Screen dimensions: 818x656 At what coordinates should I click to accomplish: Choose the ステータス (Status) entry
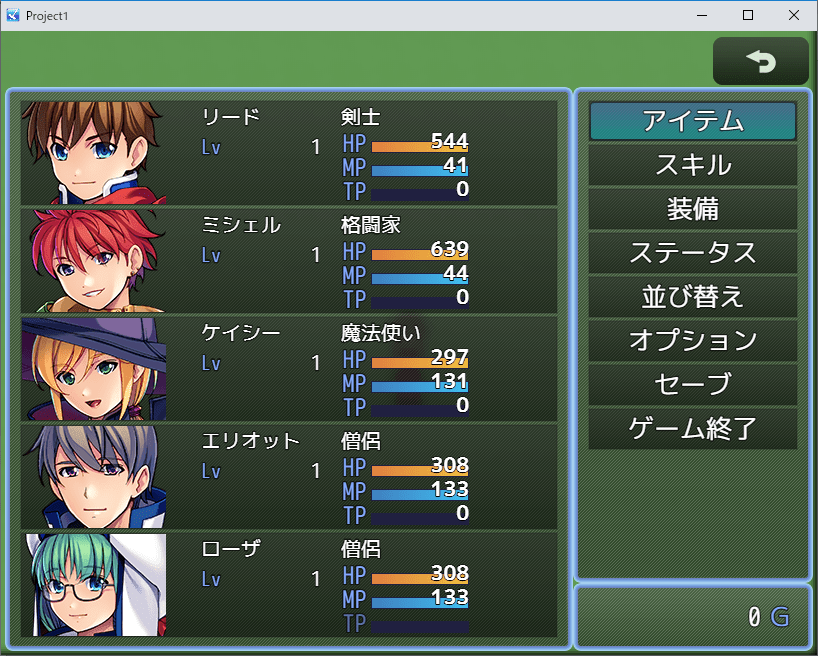tap(693, 253)
